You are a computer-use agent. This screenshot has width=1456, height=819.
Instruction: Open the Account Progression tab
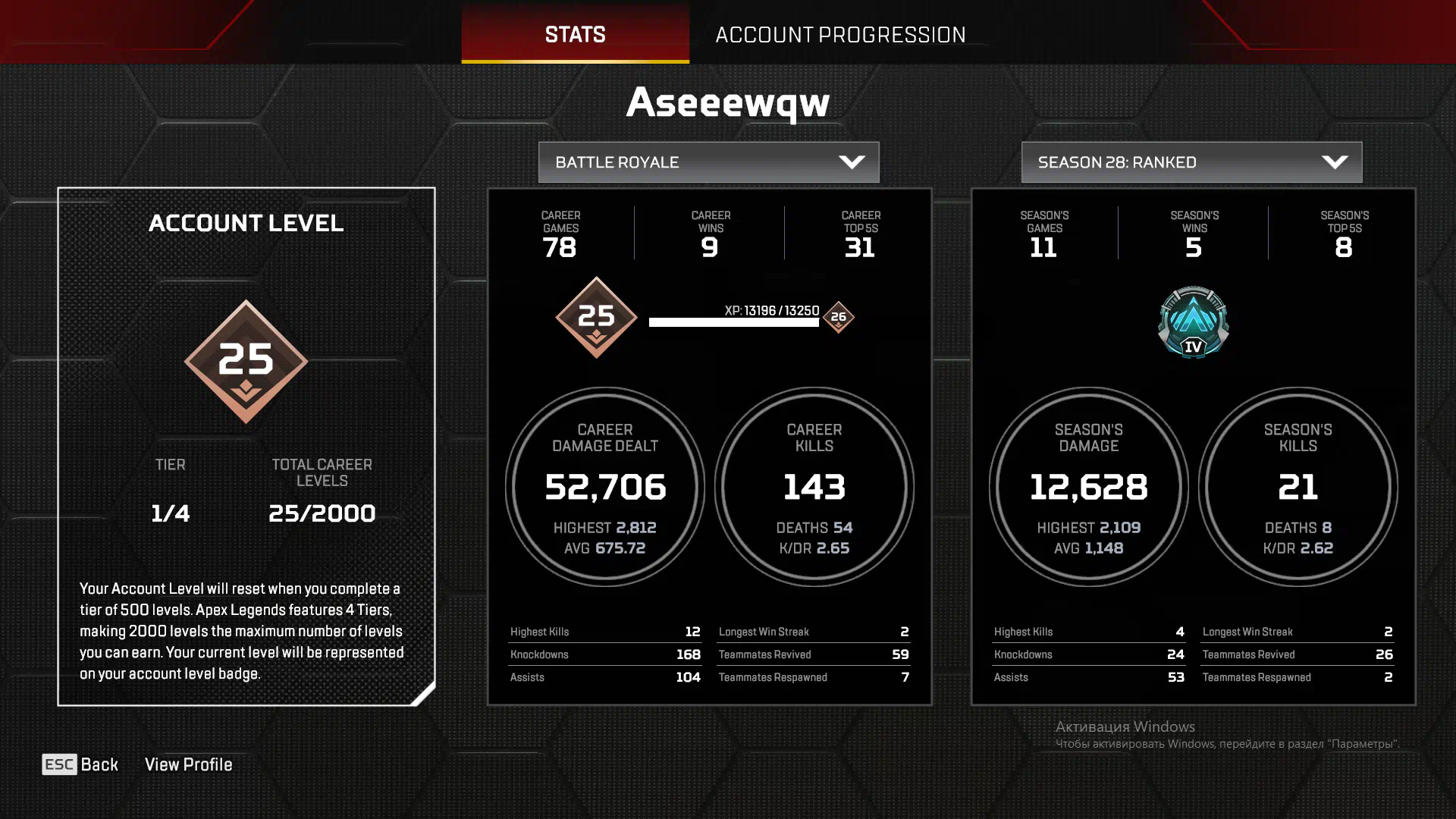(840, 34)
